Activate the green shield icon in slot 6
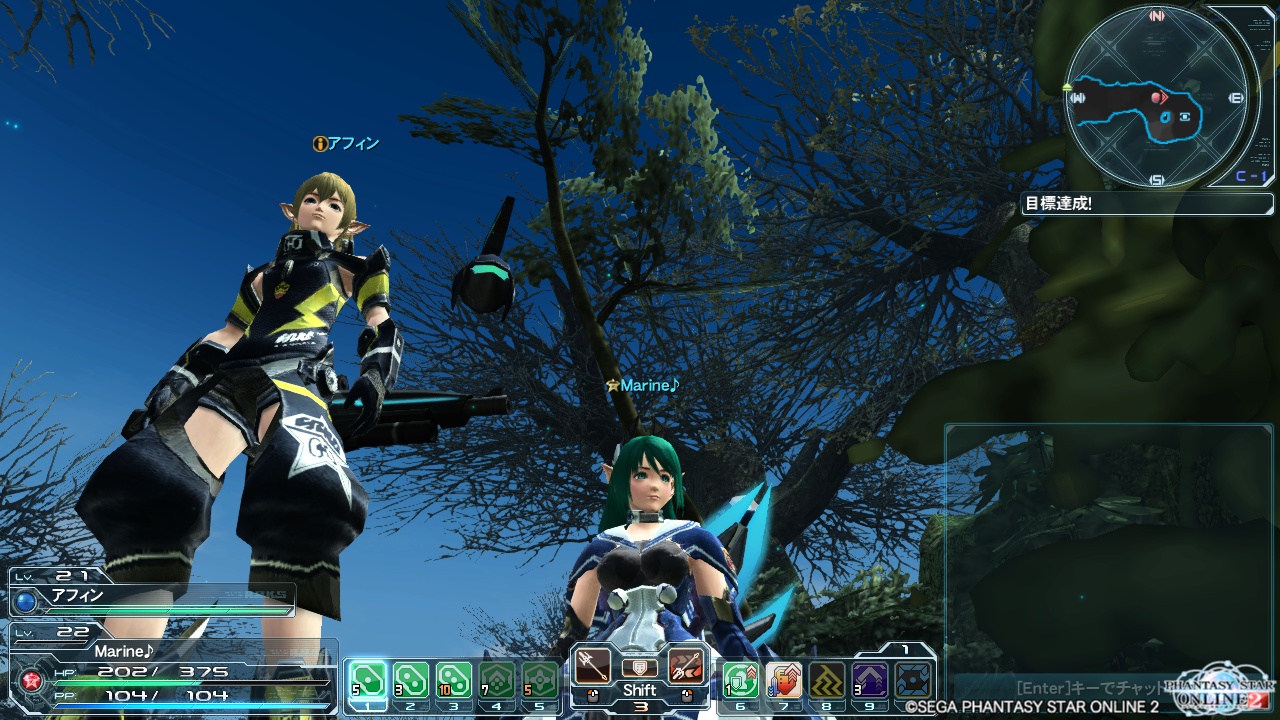Screen dimensions: 1280x720 pos(741,681)
